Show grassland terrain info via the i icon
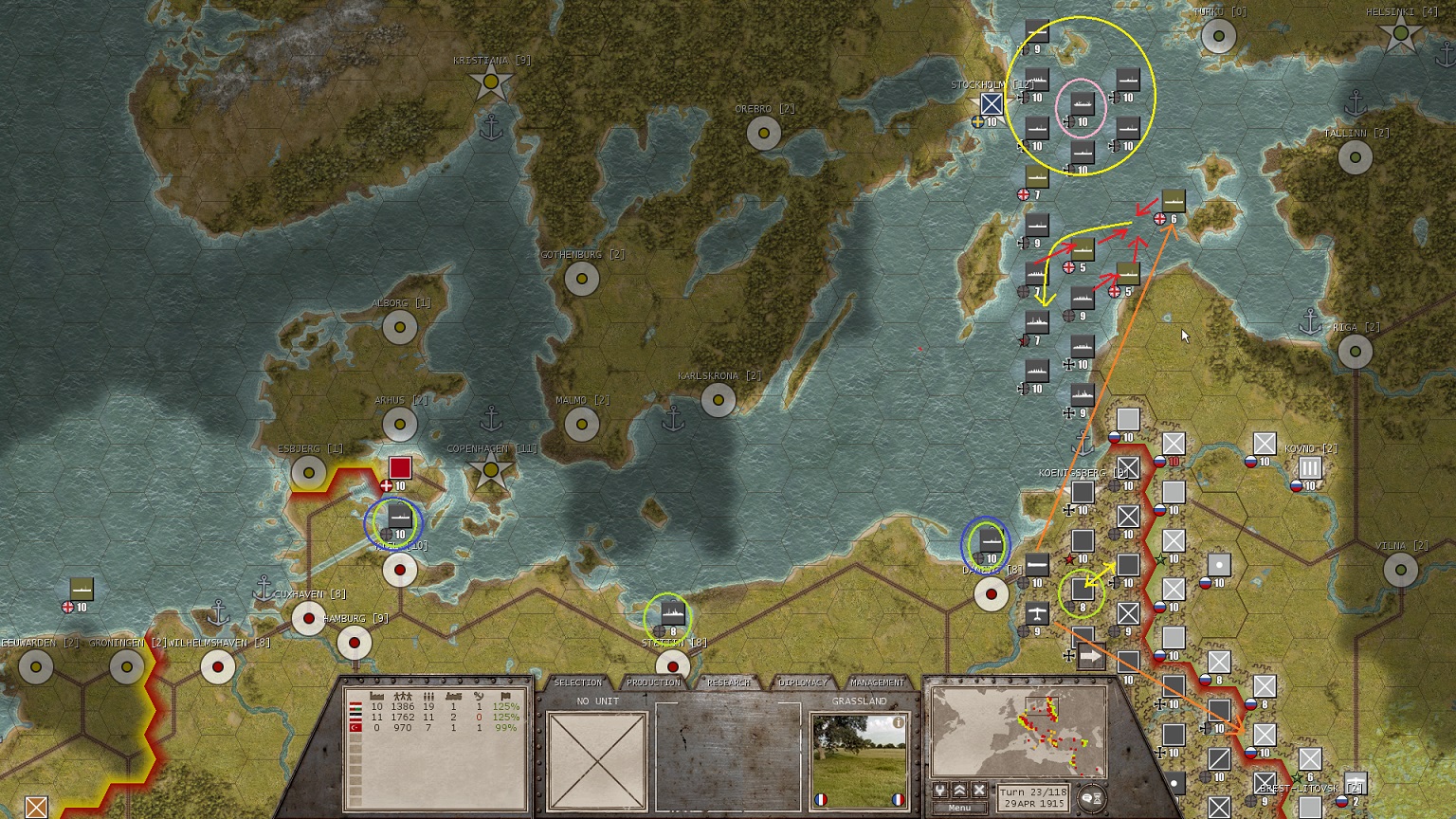Screen dimensions: 1456x819 pyautogui.click(x=898, y=722)
